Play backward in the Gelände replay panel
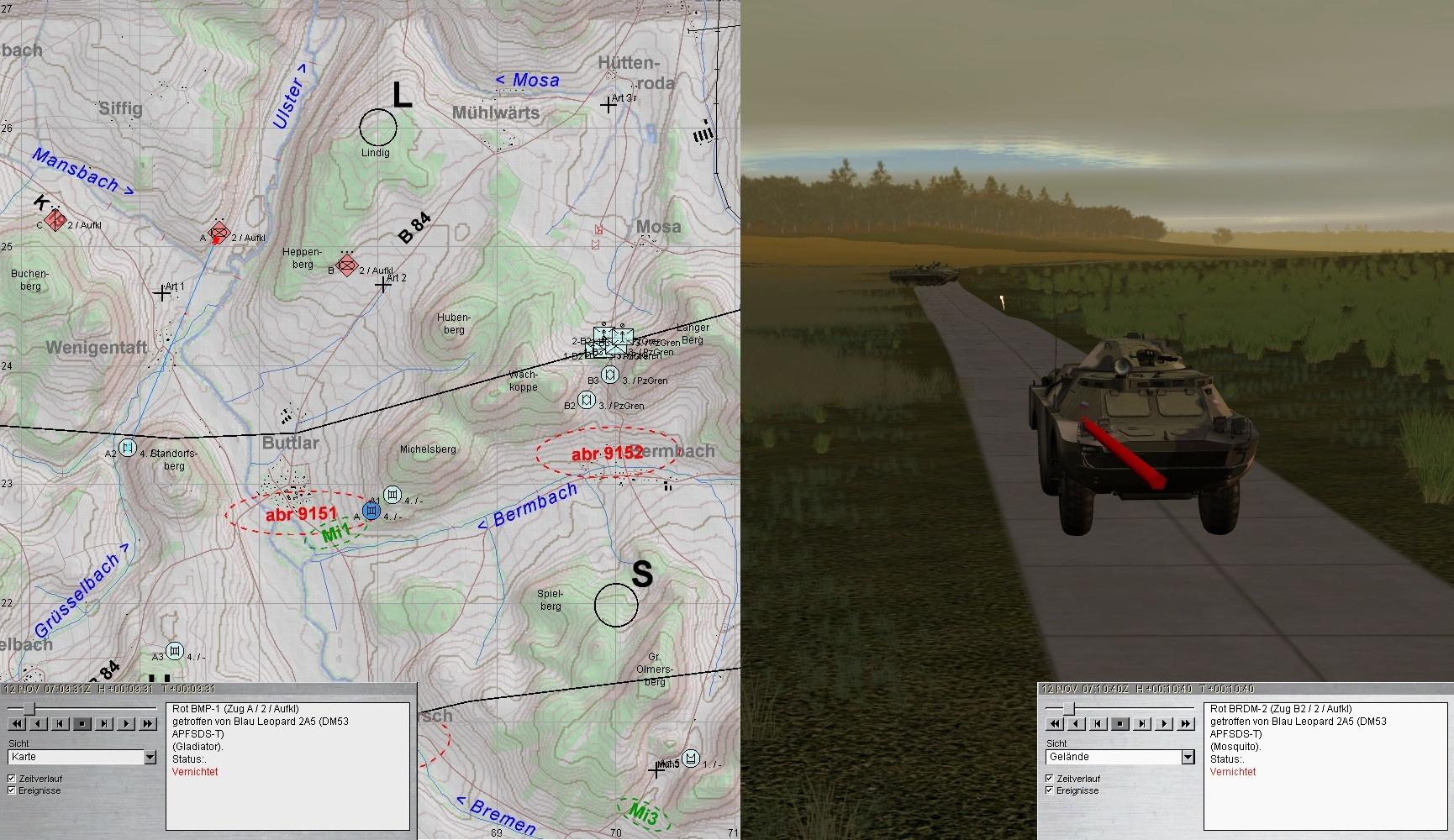1454x840 pixels. pos(1077,723)
